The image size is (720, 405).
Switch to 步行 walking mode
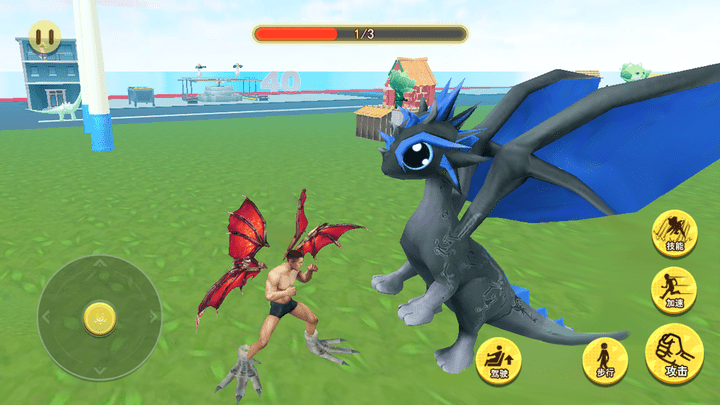[605, 359]
